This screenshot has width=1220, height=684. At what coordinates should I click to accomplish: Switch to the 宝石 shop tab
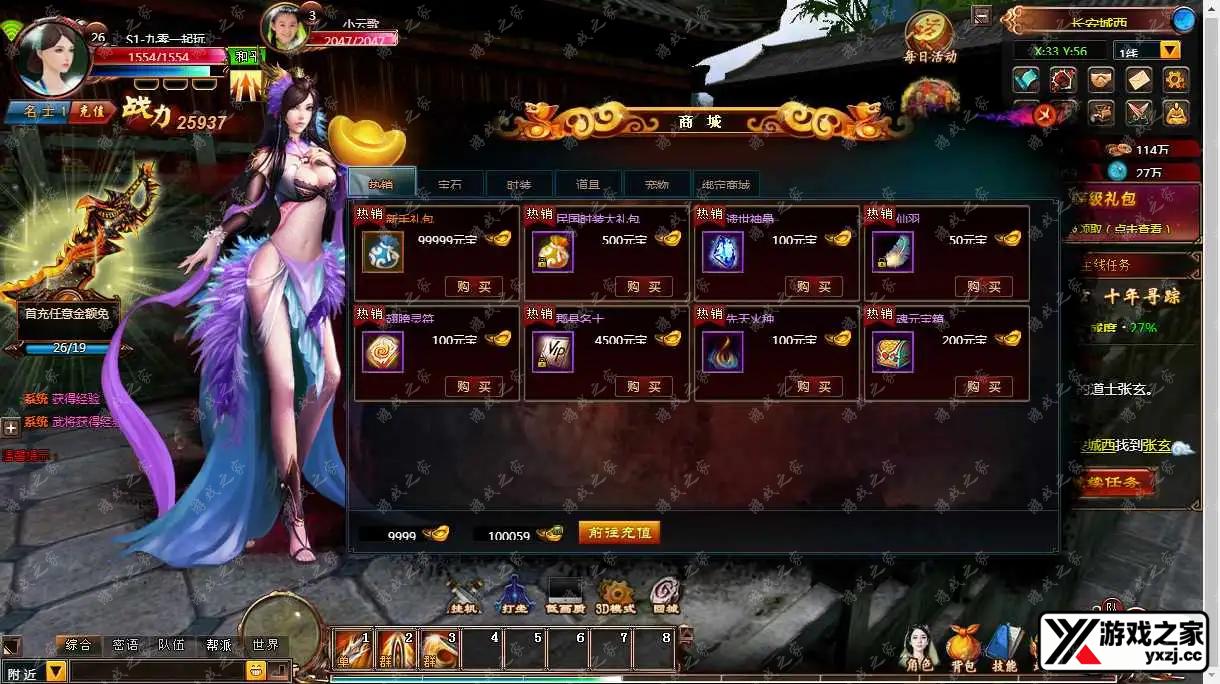(x=450, y=184)
